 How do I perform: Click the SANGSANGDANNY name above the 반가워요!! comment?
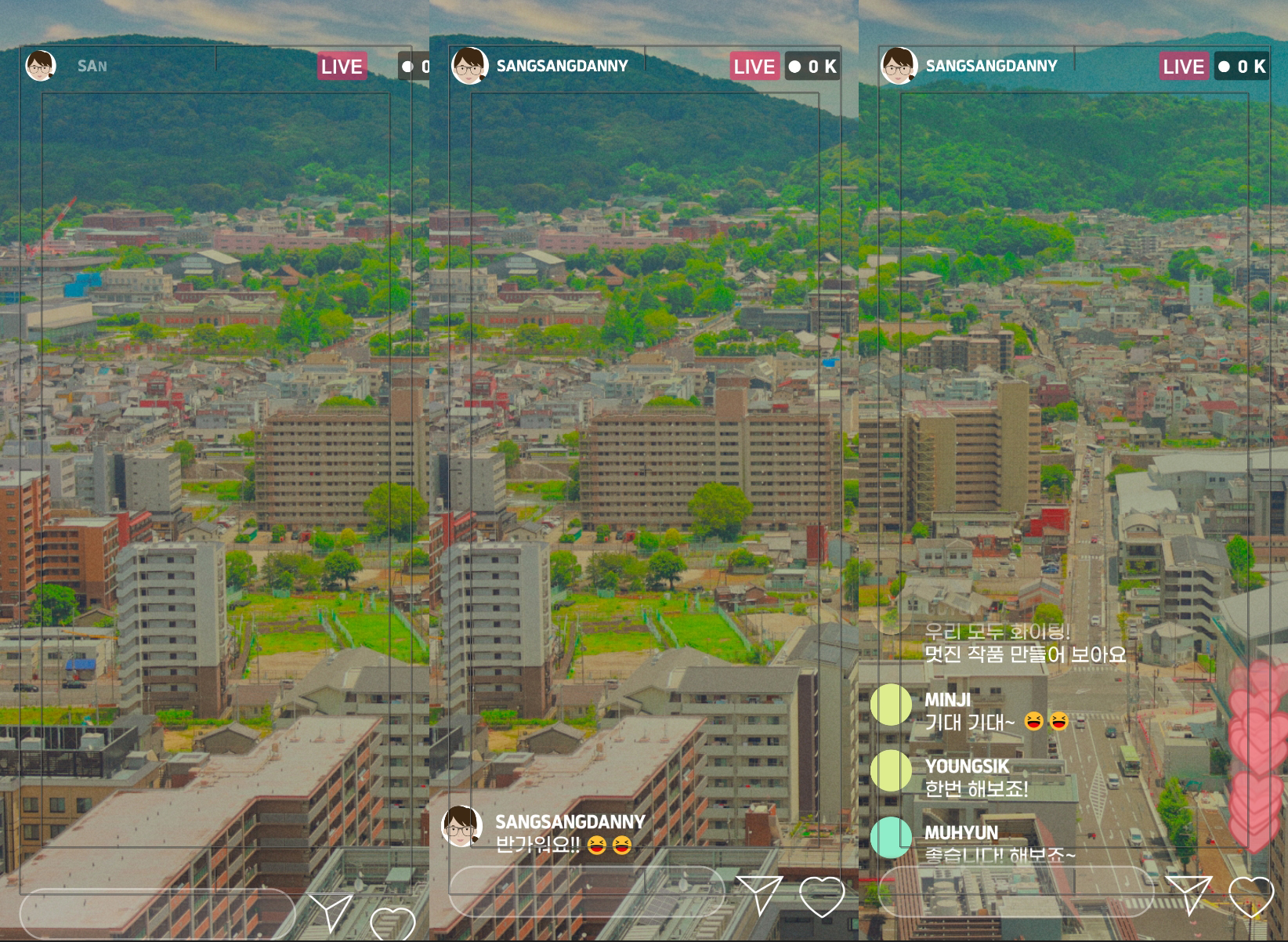point(570,821)
